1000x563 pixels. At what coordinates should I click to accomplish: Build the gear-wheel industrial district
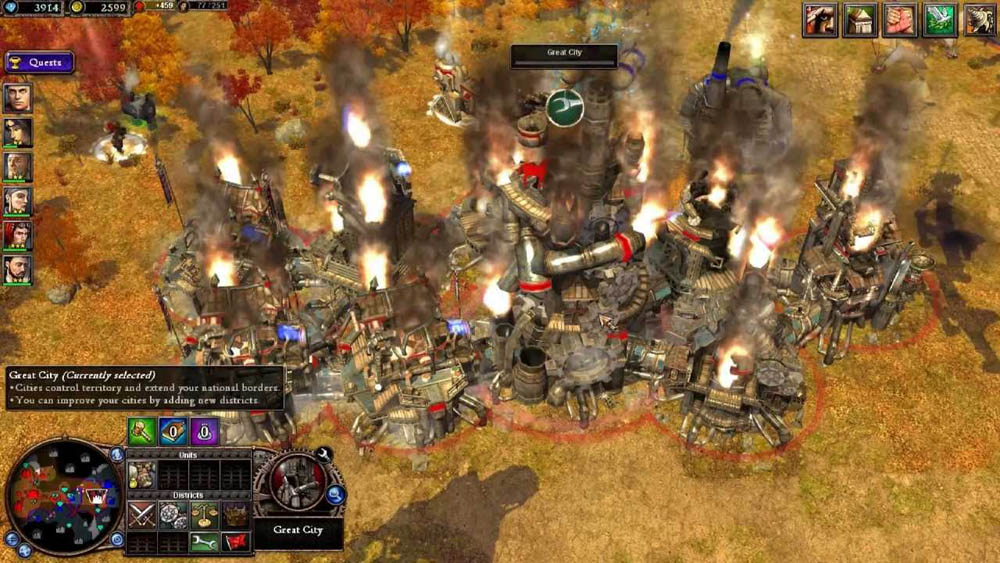tap(172, 514)
